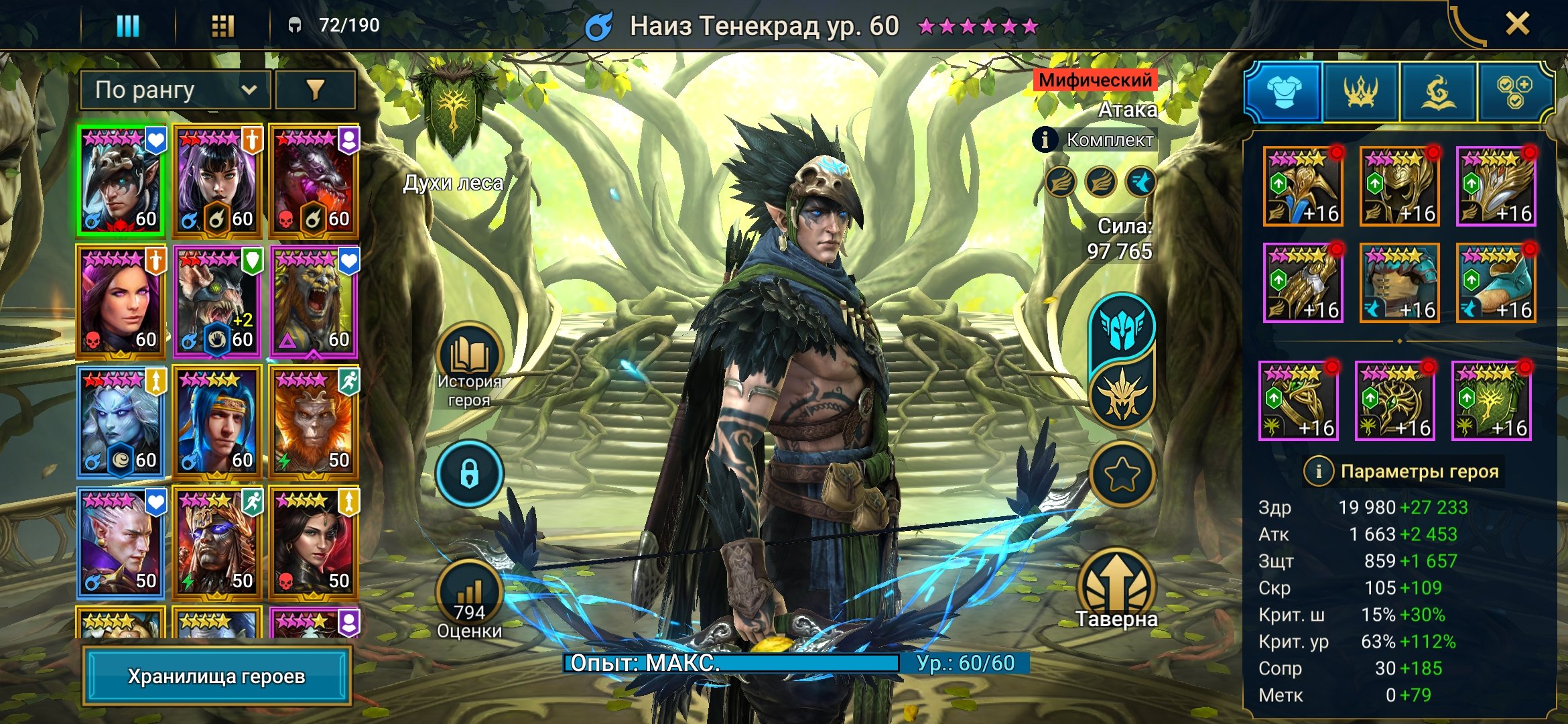The width and height of the screenshot is (1568, 724).
Task: Open 'История героя' book button
Action: (469, 357)
